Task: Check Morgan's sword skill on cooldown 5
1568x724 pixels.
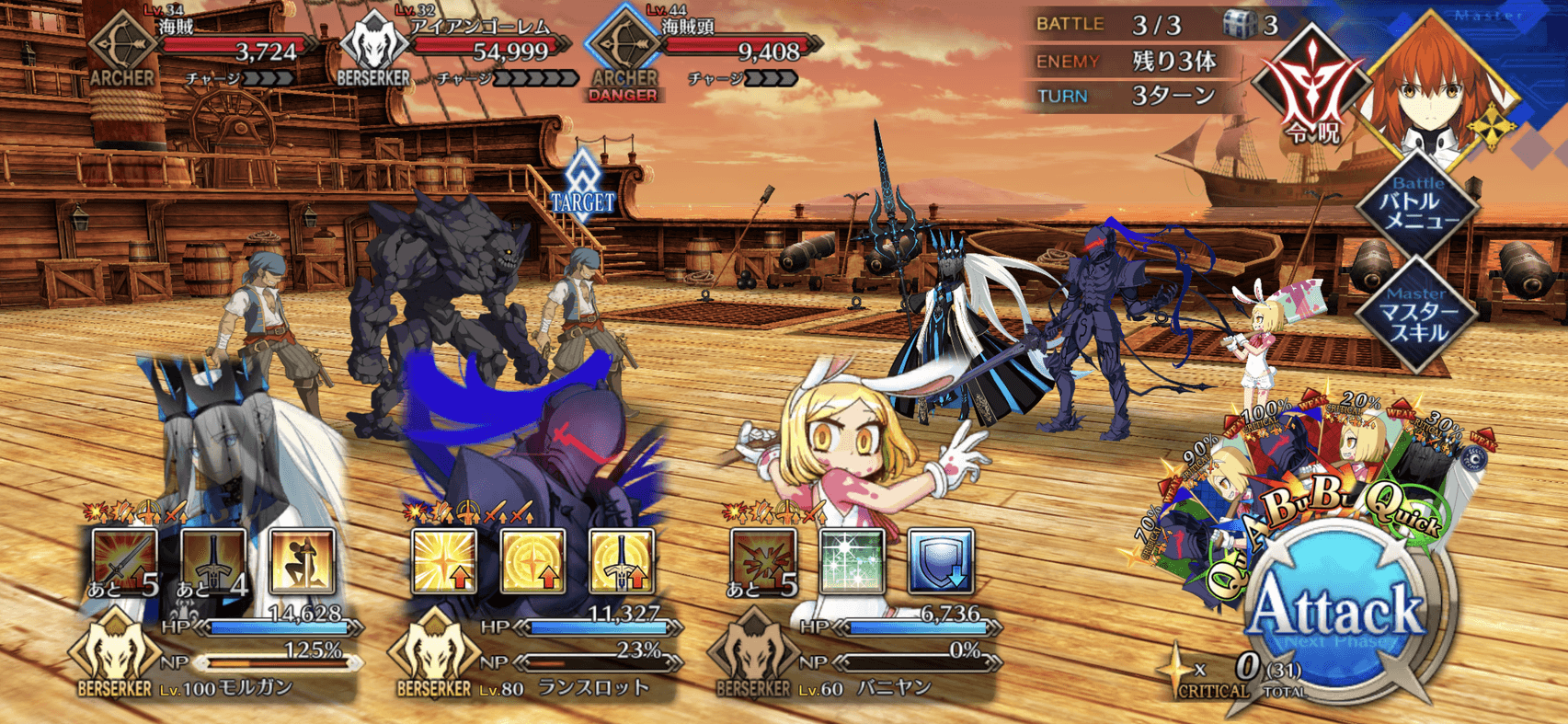Action: point(124,560)
